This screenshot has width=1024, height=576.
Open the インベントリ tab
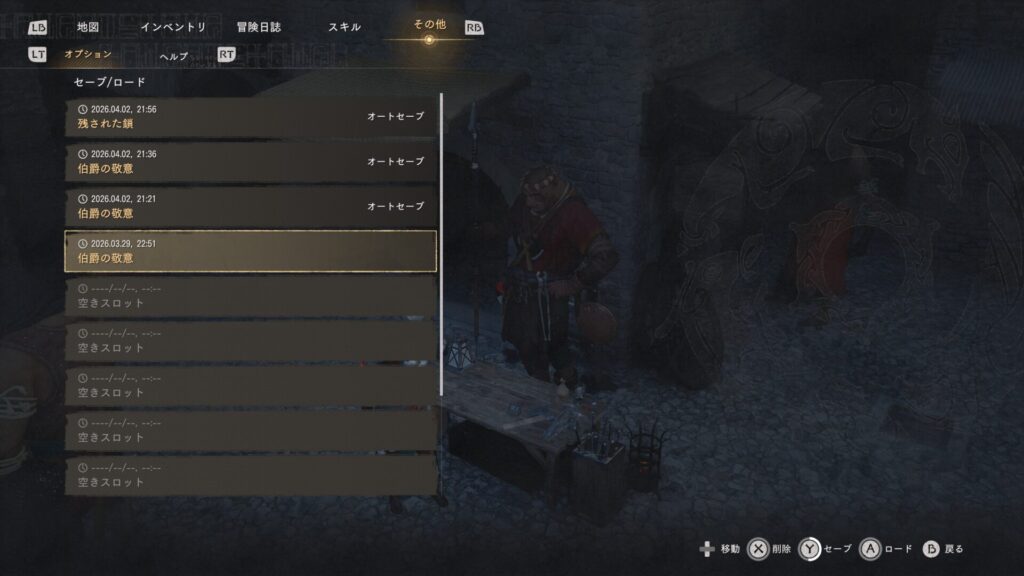click(173, 27)
